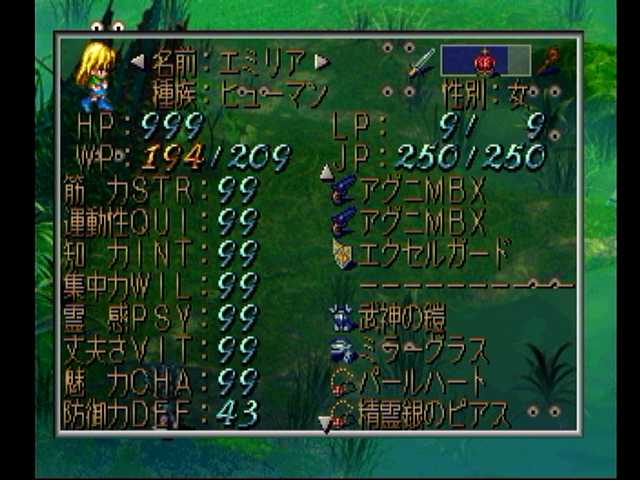This screenshot has width=640, height=480.
Task: Click the left arrow beside the character name
Action: pos(137,63)
